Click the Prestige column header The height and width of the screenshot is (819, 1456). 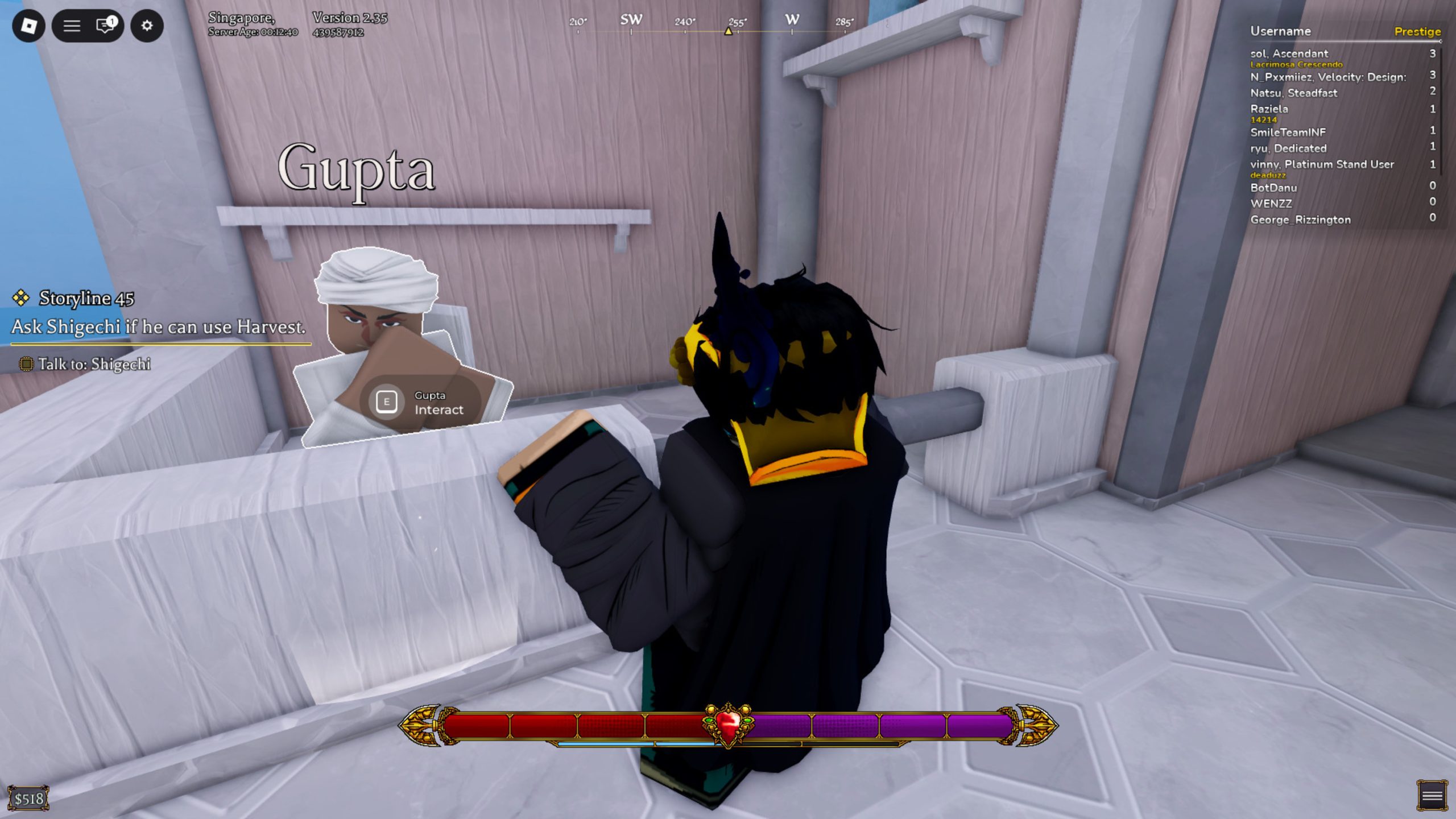point(1417,31)
